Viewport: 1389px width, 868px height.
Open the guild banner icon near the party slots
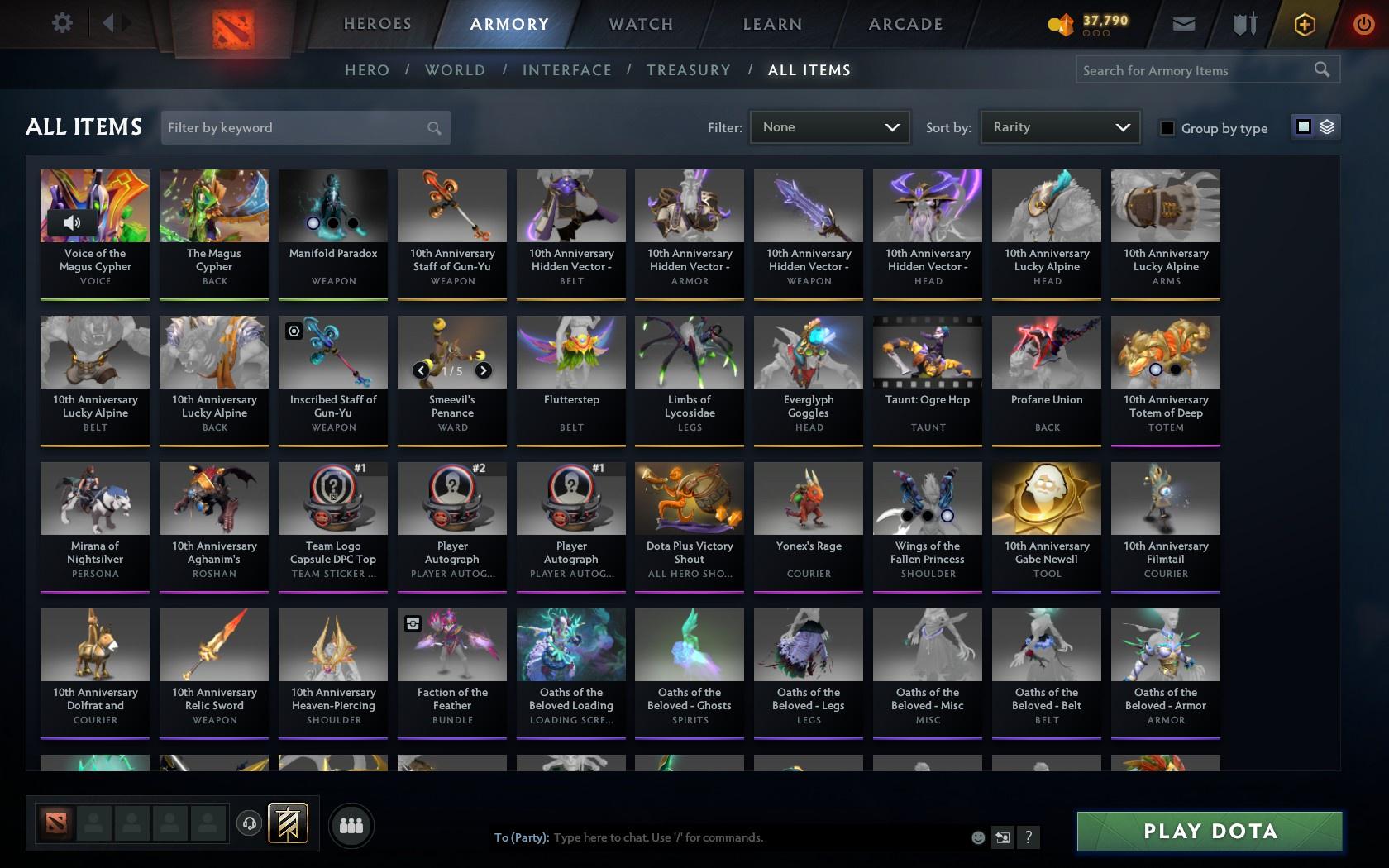click(287, 823)
